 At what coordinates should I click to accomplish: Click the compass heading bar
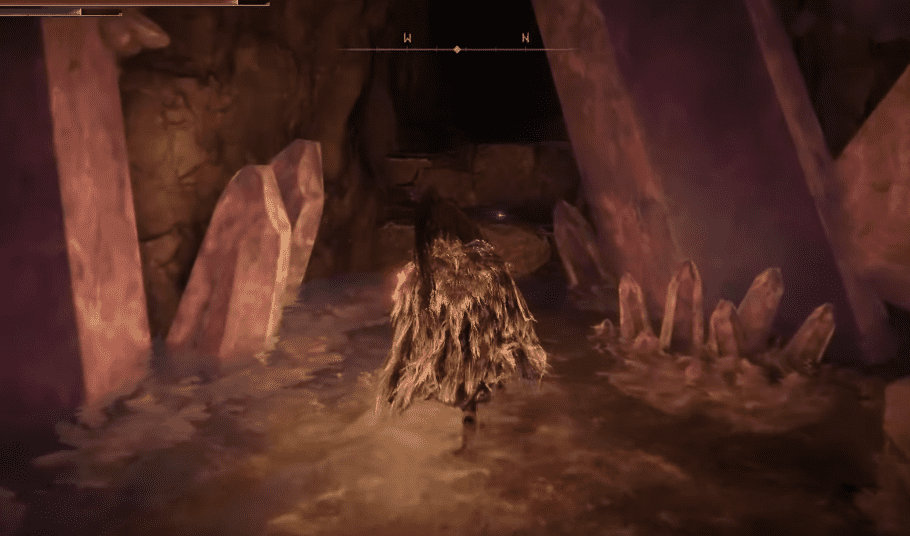[457, 47]
